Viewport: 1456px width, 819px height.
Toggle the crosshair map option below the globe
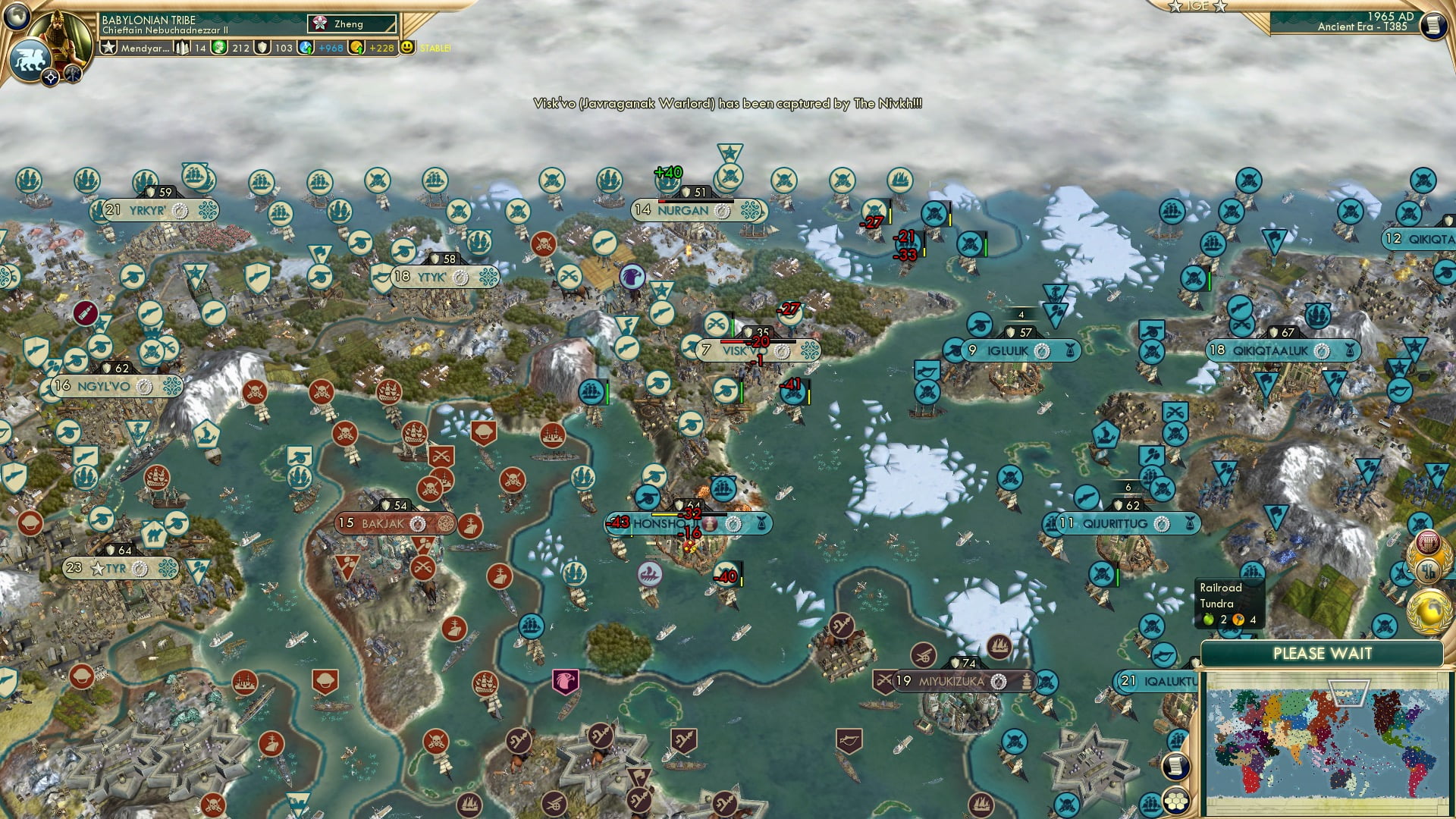[x=50, y=78]
